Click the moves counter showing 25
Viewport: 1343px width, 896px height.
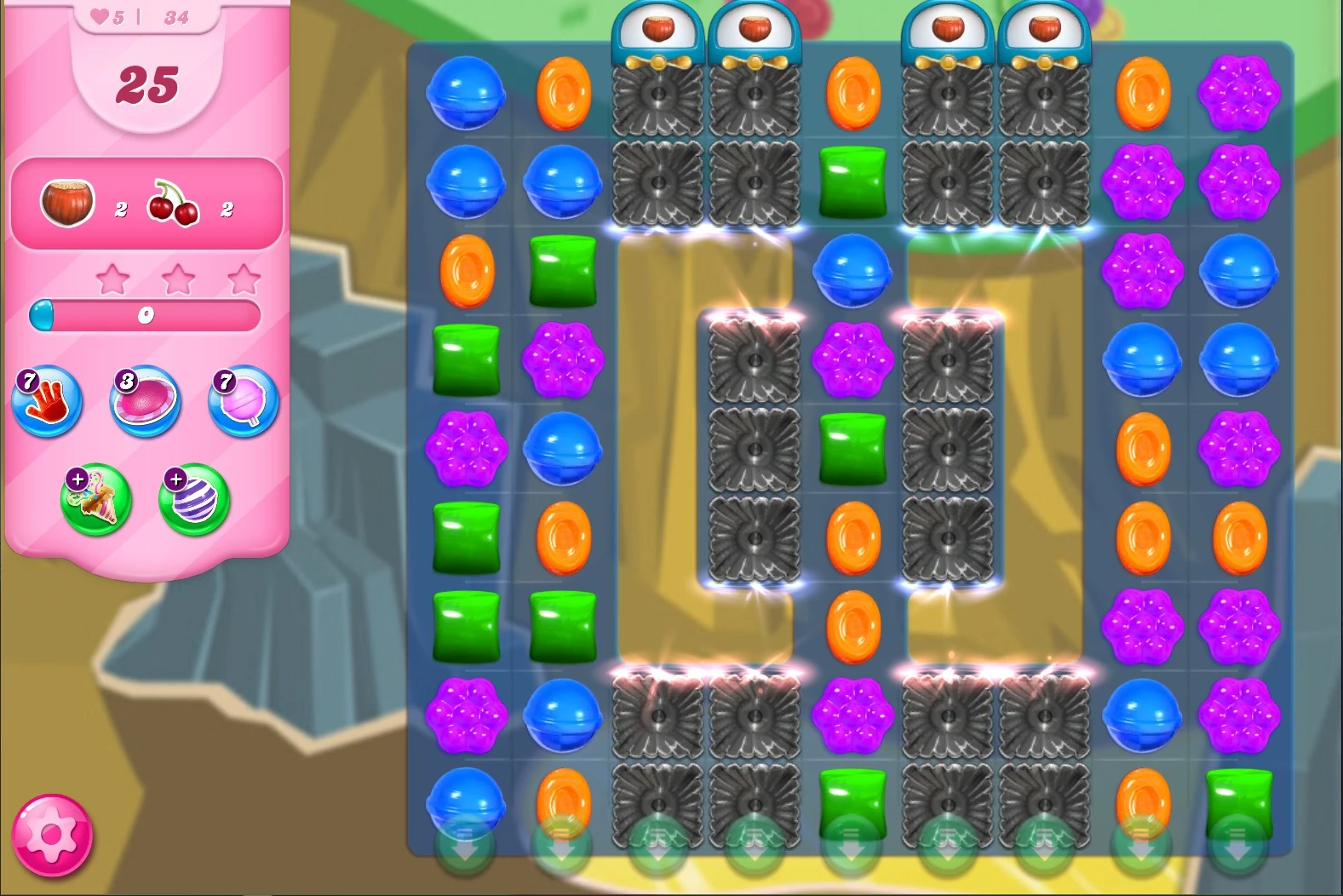click(x=146, y=85)
